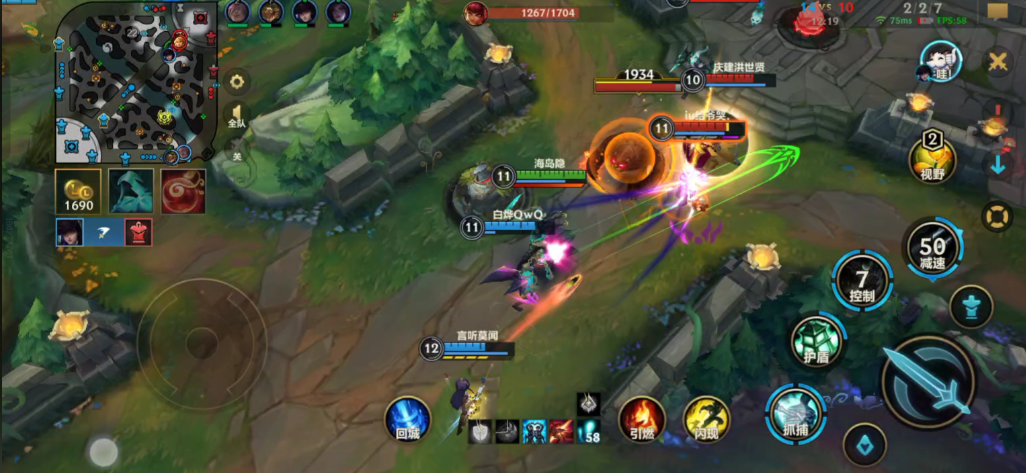The image size is (1026, 473).
Task: Activate the 回城 recall button
Action: pos(408,419)
